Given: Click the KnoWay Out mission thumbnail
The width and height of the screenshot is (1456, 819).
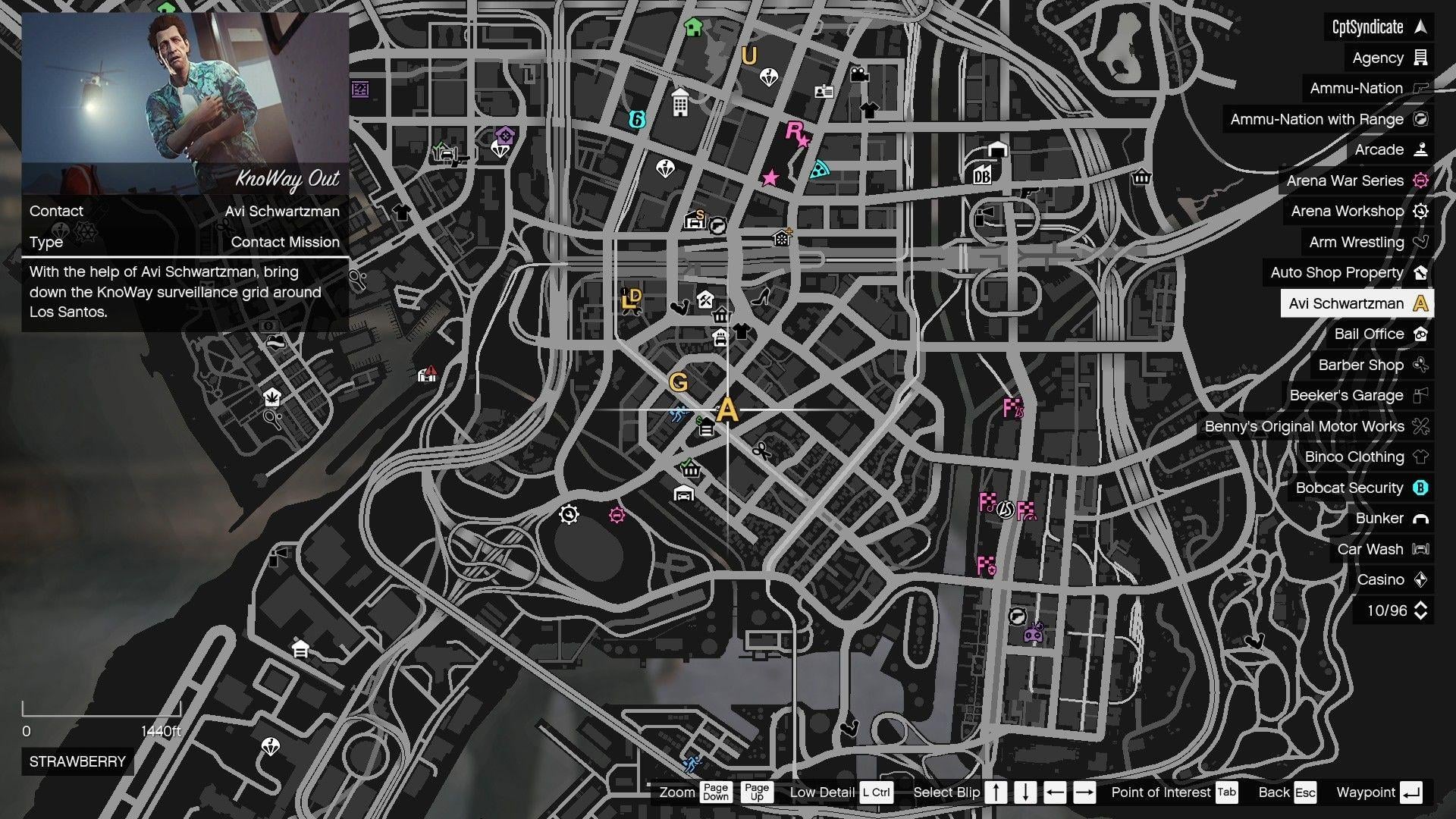Looking at the screenshot, I should (186, 99).
